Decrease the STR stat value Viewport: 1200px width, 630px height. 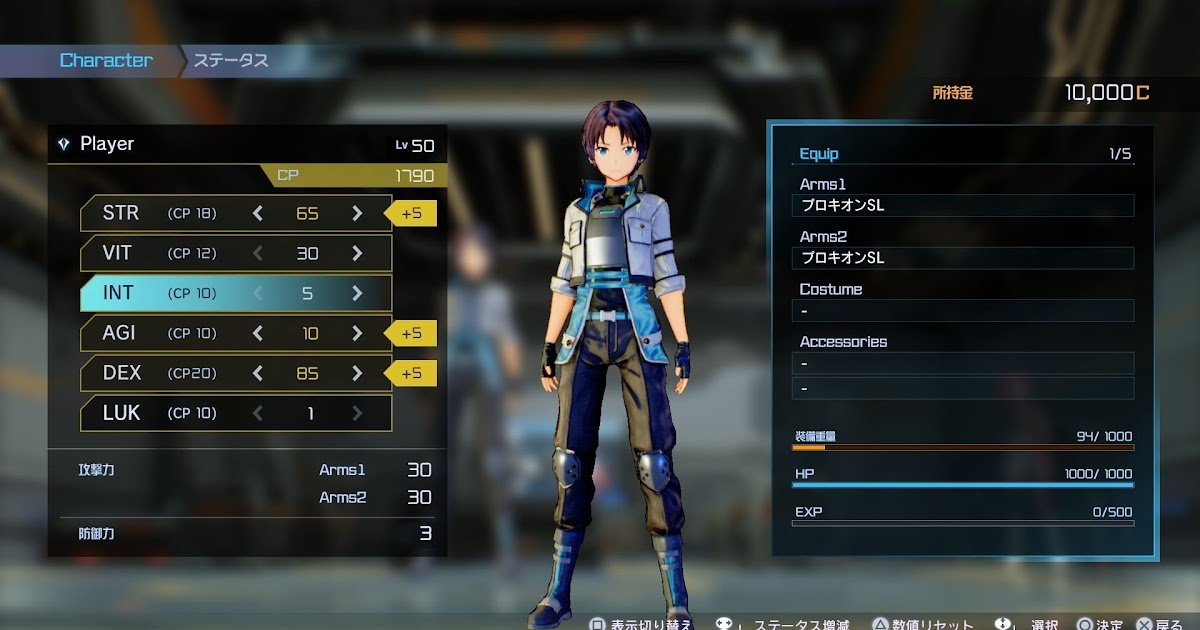(258, 213)
